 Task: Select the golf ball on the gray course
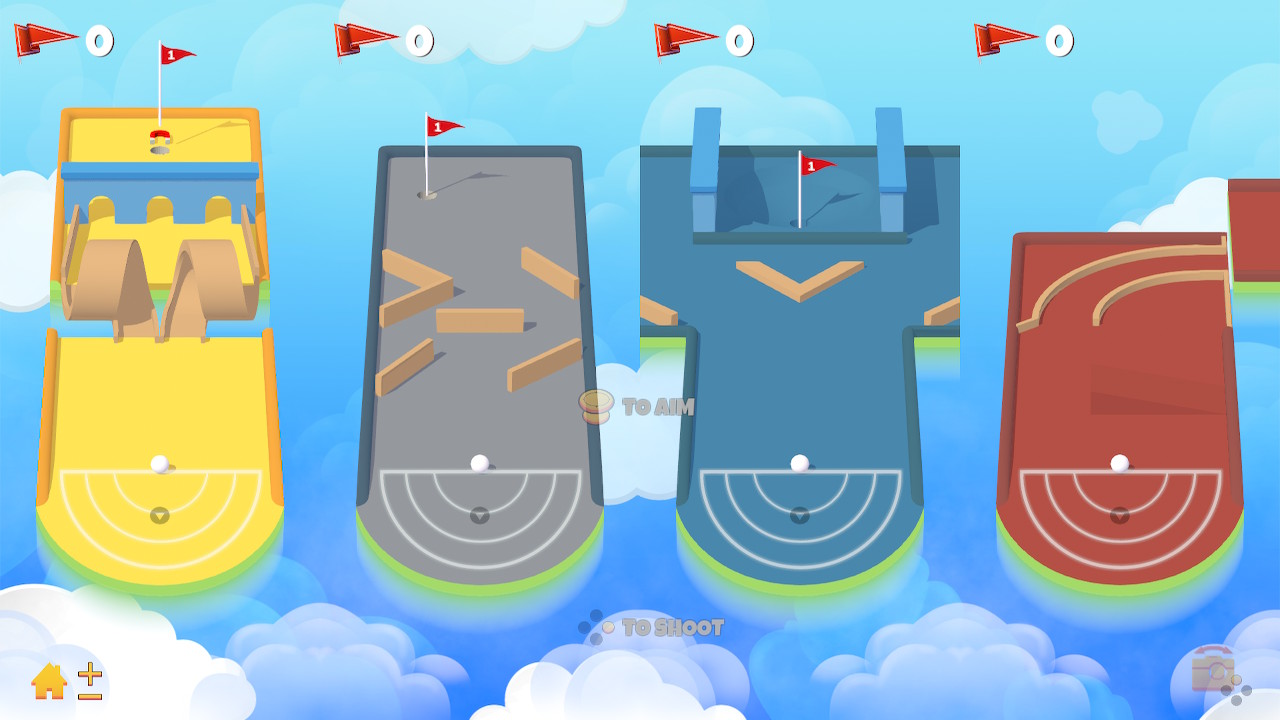click(478, 461)
